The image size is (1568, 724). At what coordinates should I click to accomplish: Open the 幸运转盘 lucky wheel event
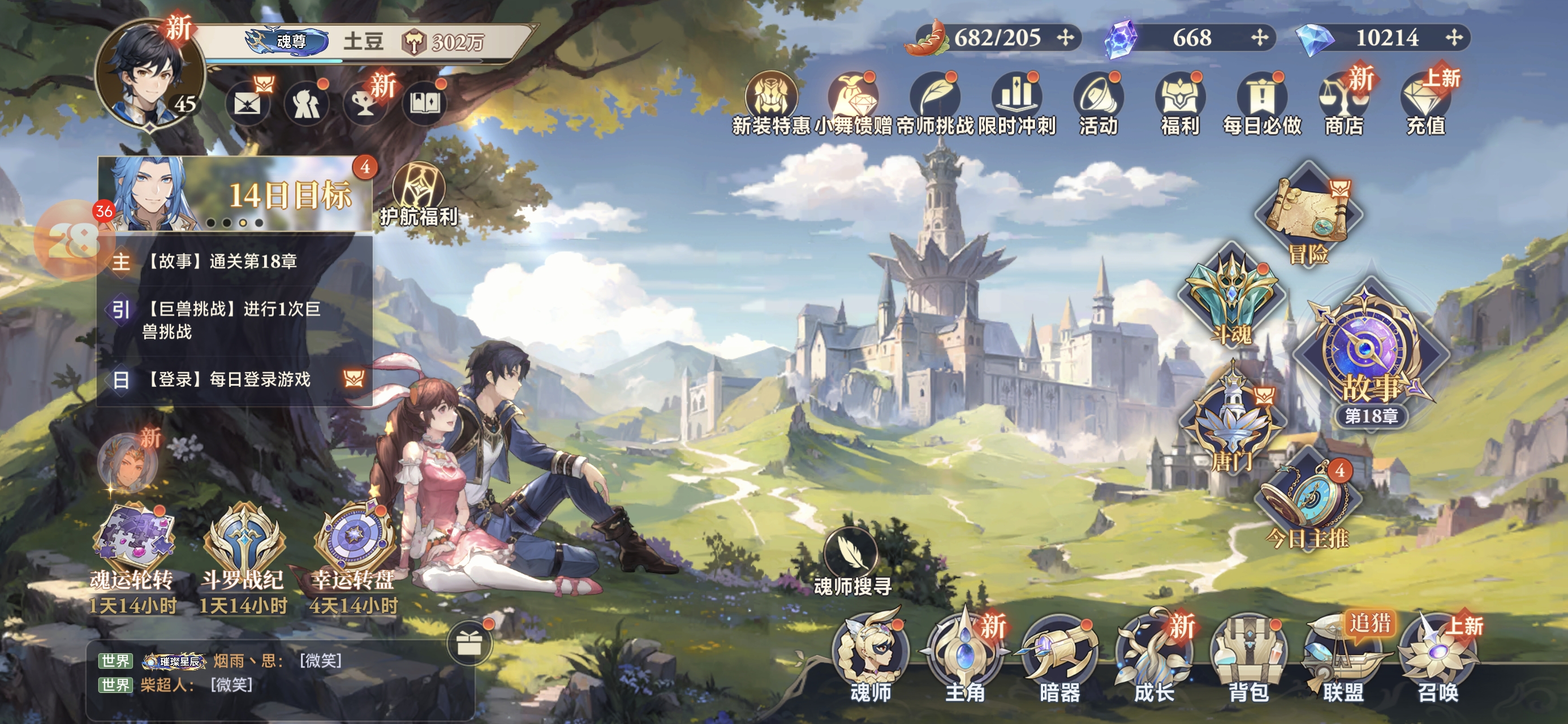353,548
